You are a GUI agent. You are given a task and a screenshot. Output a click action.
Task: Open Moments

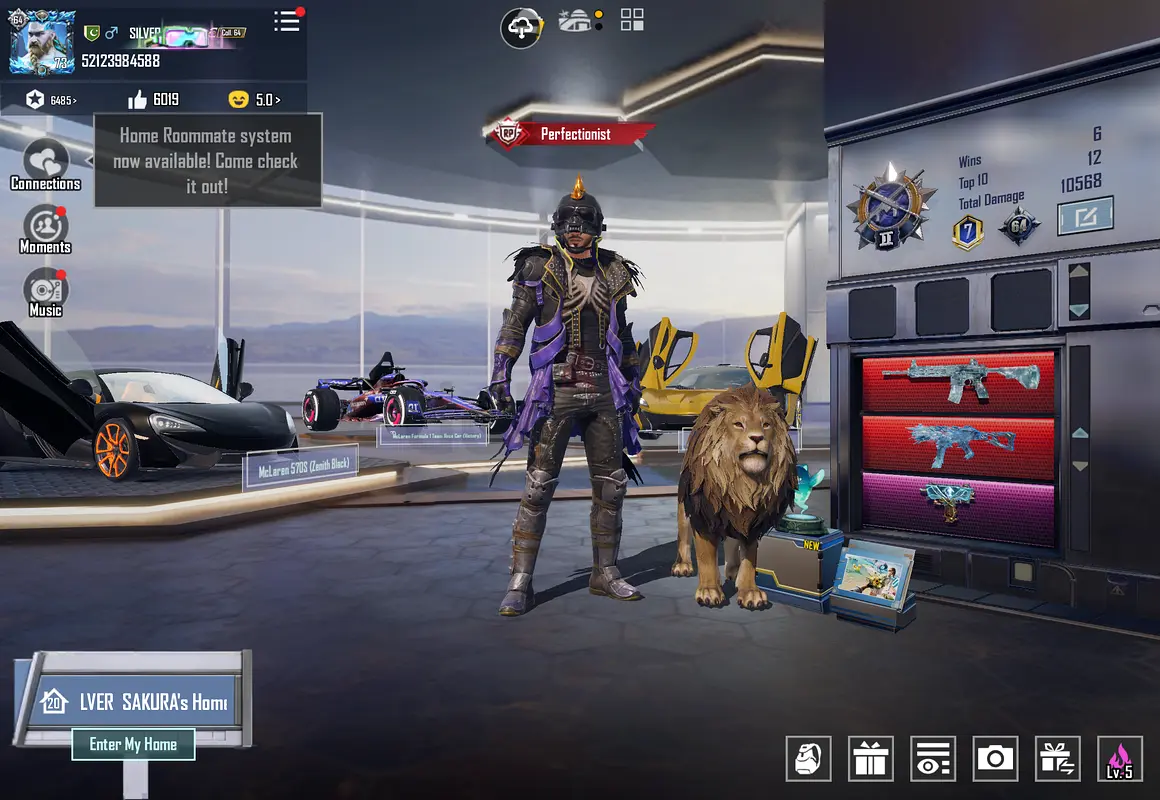coord(46,229)
